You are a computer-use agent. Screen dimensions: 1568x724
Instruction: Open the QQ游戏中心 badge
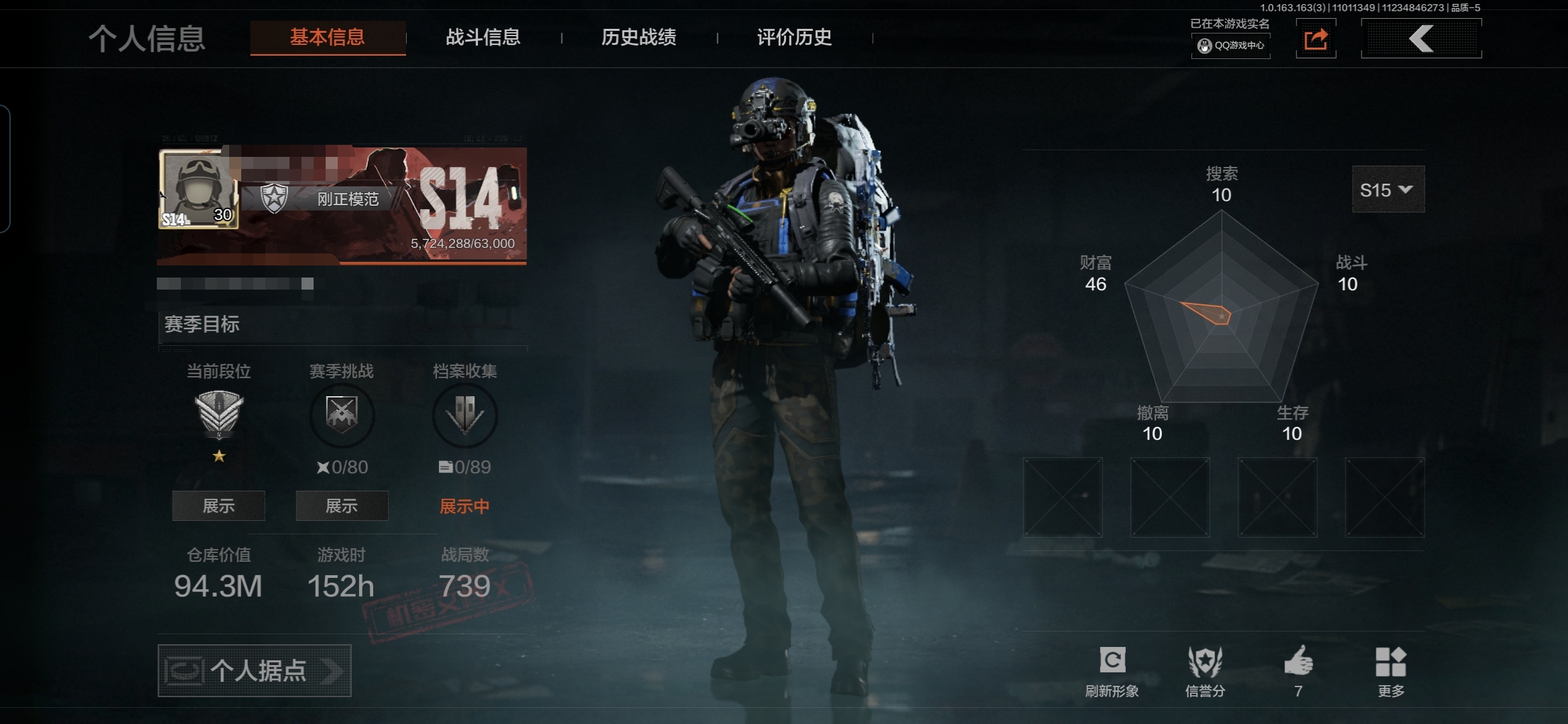1231,46
